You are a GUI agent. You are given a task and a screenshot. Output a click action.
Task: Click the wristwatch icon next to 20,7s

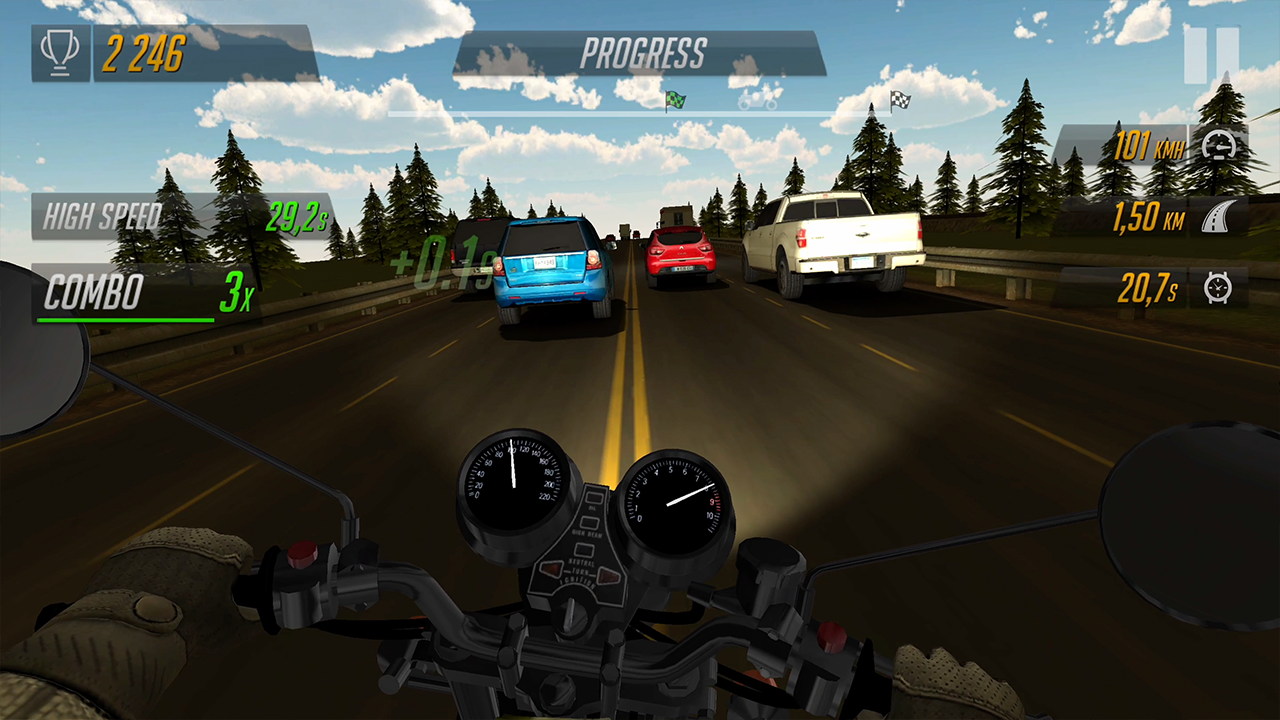click(x=1218, y=286)
